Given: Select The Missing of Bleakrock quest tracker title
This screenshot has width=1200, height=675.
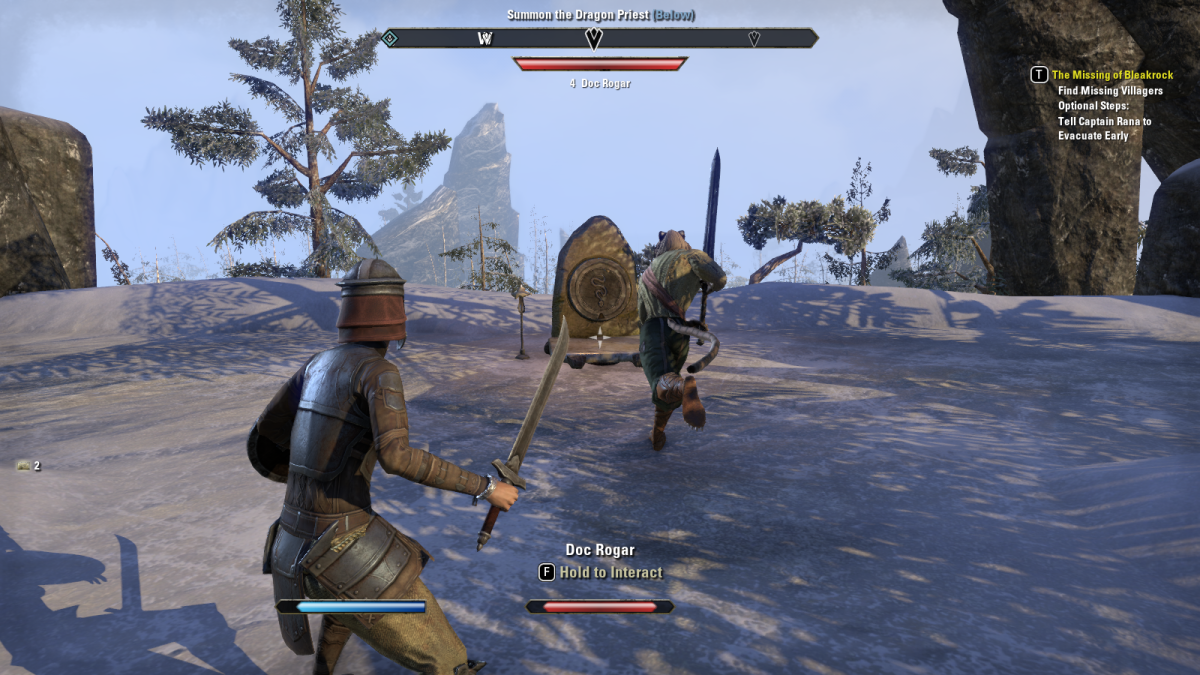Looking at the screenshot, I should coord(1112,75).
